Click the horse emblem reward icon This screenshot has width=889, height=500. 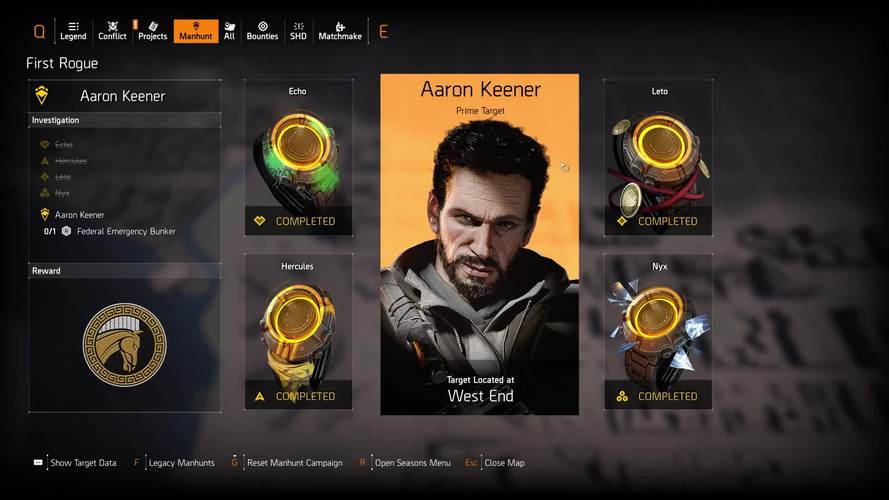click(125, 345)
